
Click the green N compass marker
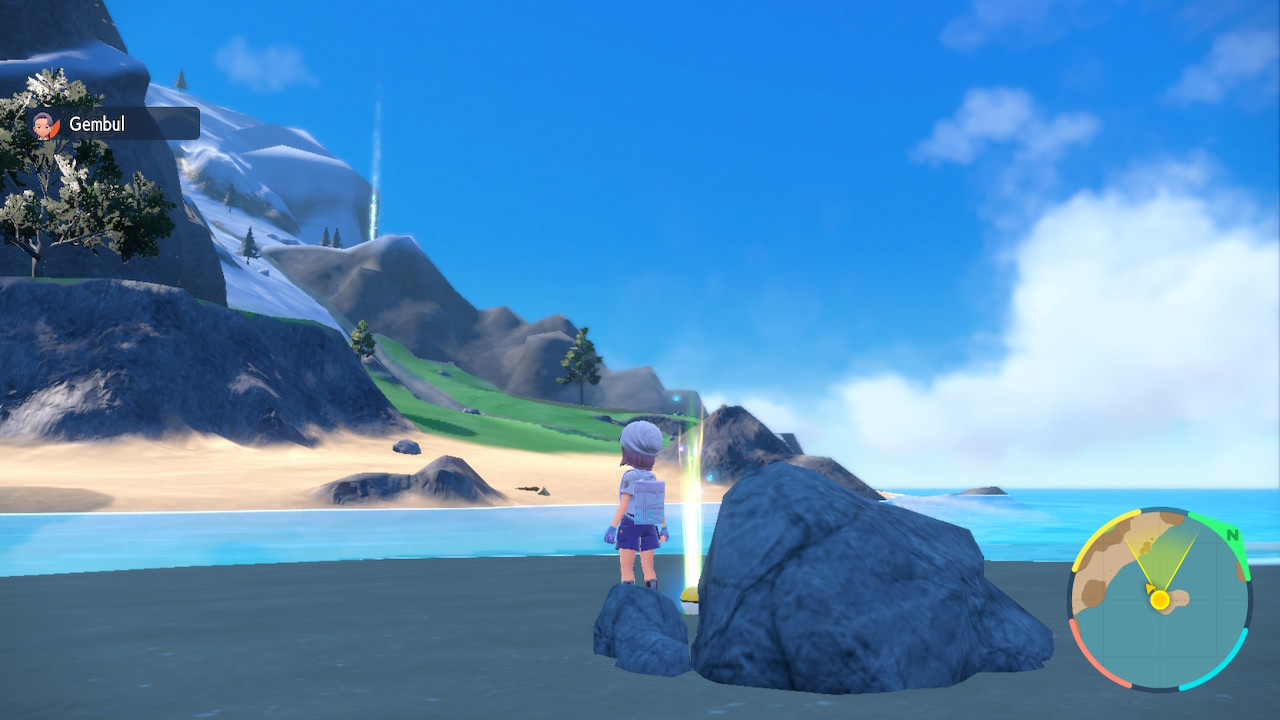click(1233, 535)
